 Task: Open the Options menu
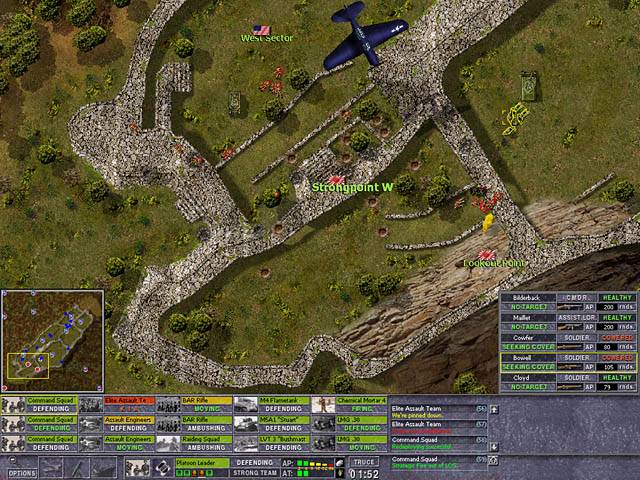[x=22, y=473]
